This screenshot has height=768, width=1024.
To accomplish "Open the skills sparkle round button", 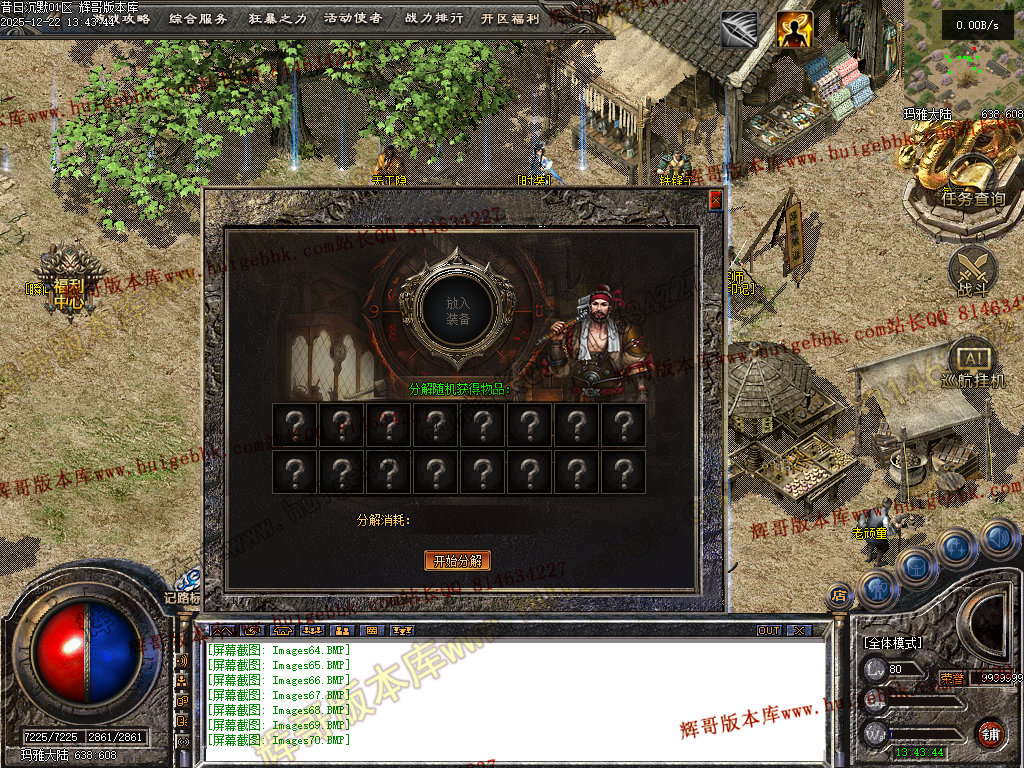I will coord(957,546).
